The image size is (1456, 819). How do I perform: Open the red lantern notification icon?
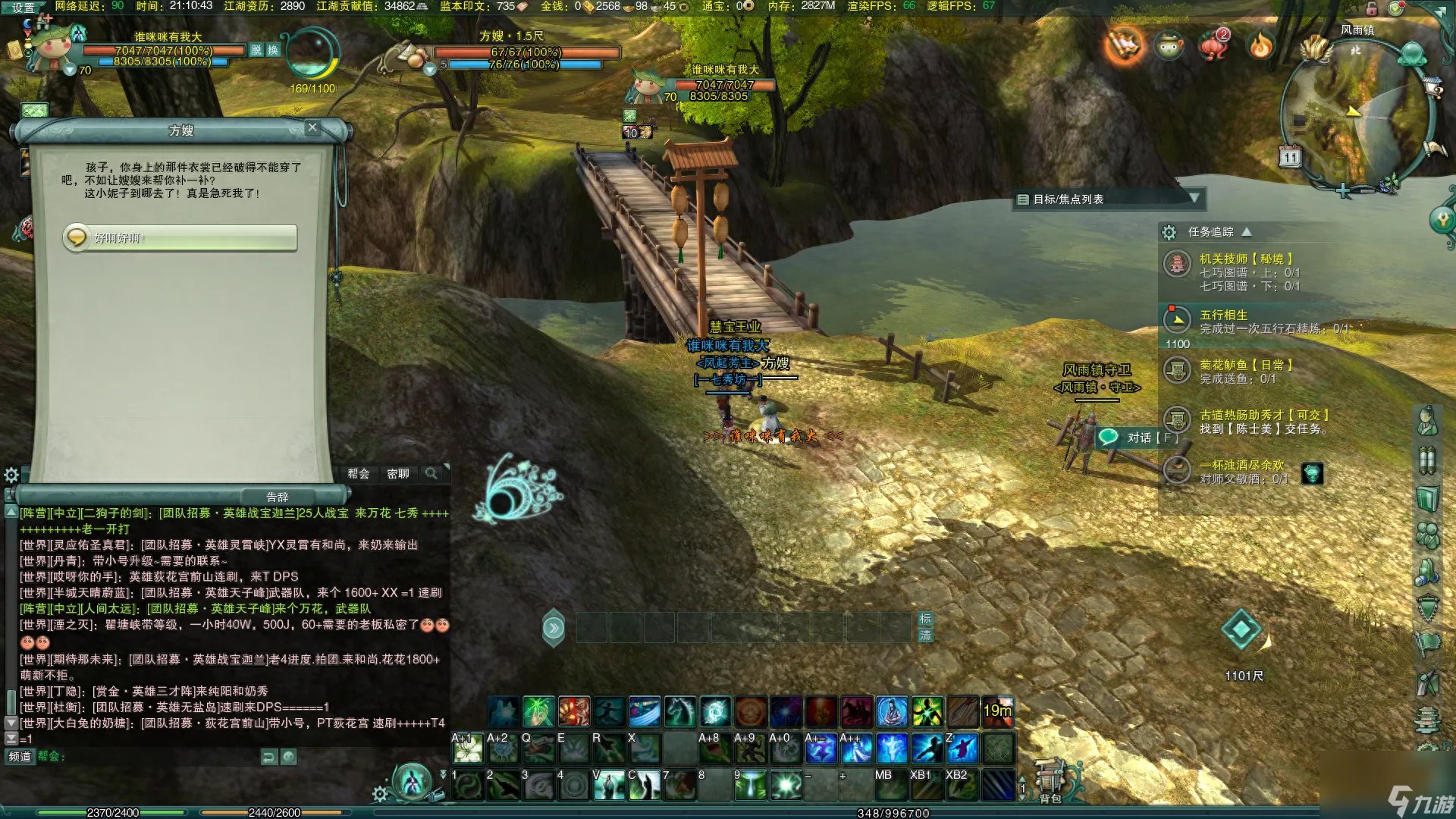1213,45
